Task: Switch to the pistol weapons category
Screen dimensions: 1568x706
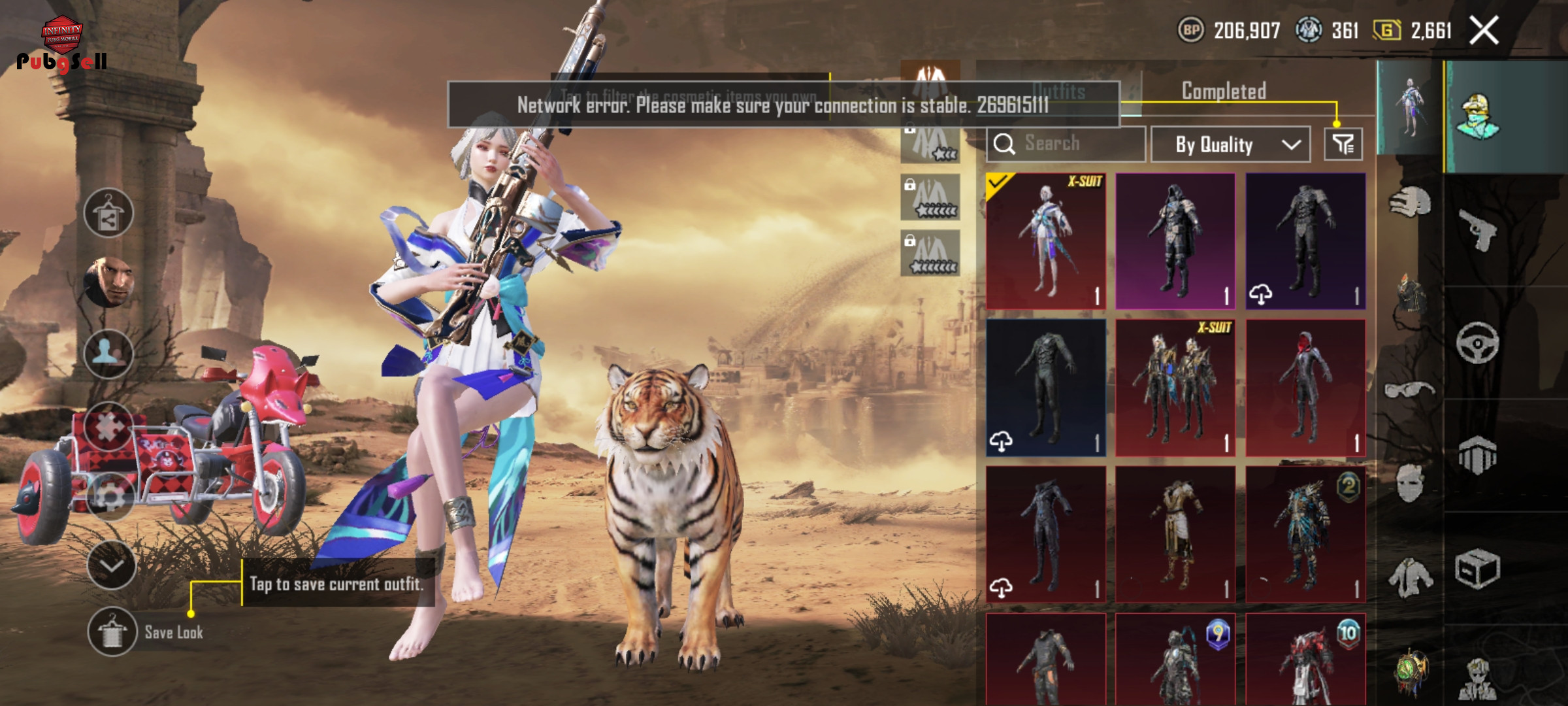Action: [1477, 229]
